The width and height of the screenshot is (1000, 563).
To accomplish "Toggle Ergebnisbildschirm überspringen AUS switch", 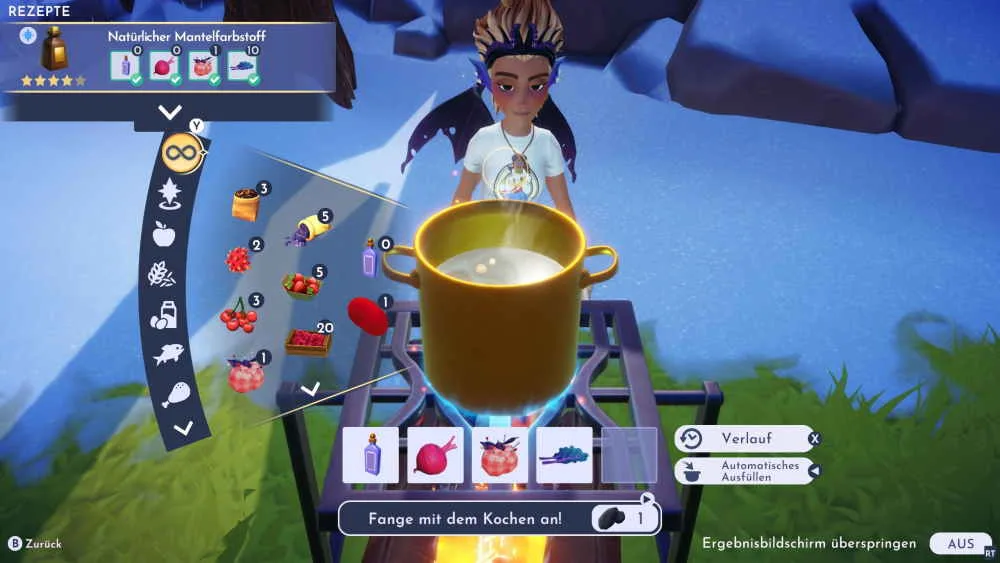I will pyautogui.click(x=959, y=543).
